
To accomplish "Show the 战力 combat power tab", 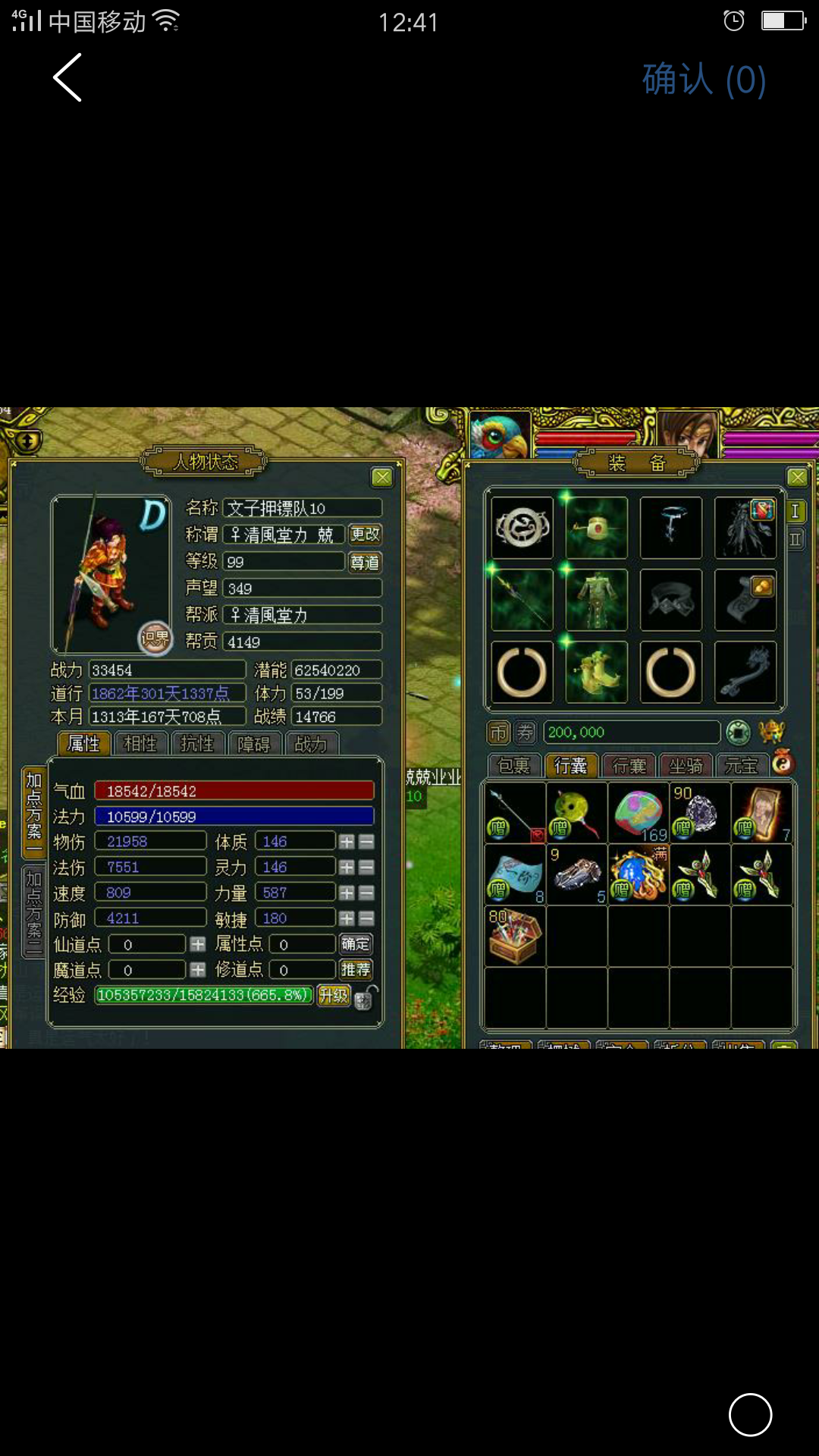I will (311, 744).
